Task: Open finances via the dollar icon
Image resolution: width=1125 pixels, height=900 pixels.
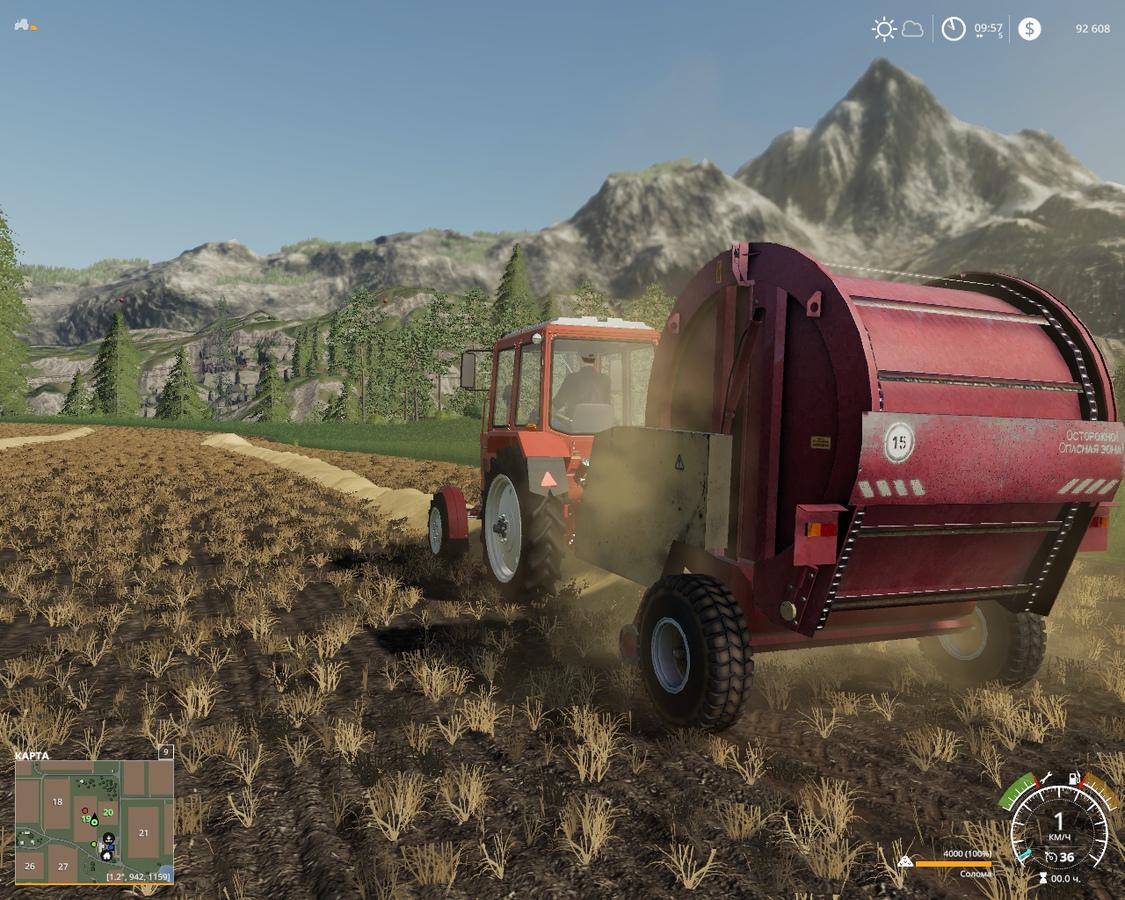Action: [1029, 29]
